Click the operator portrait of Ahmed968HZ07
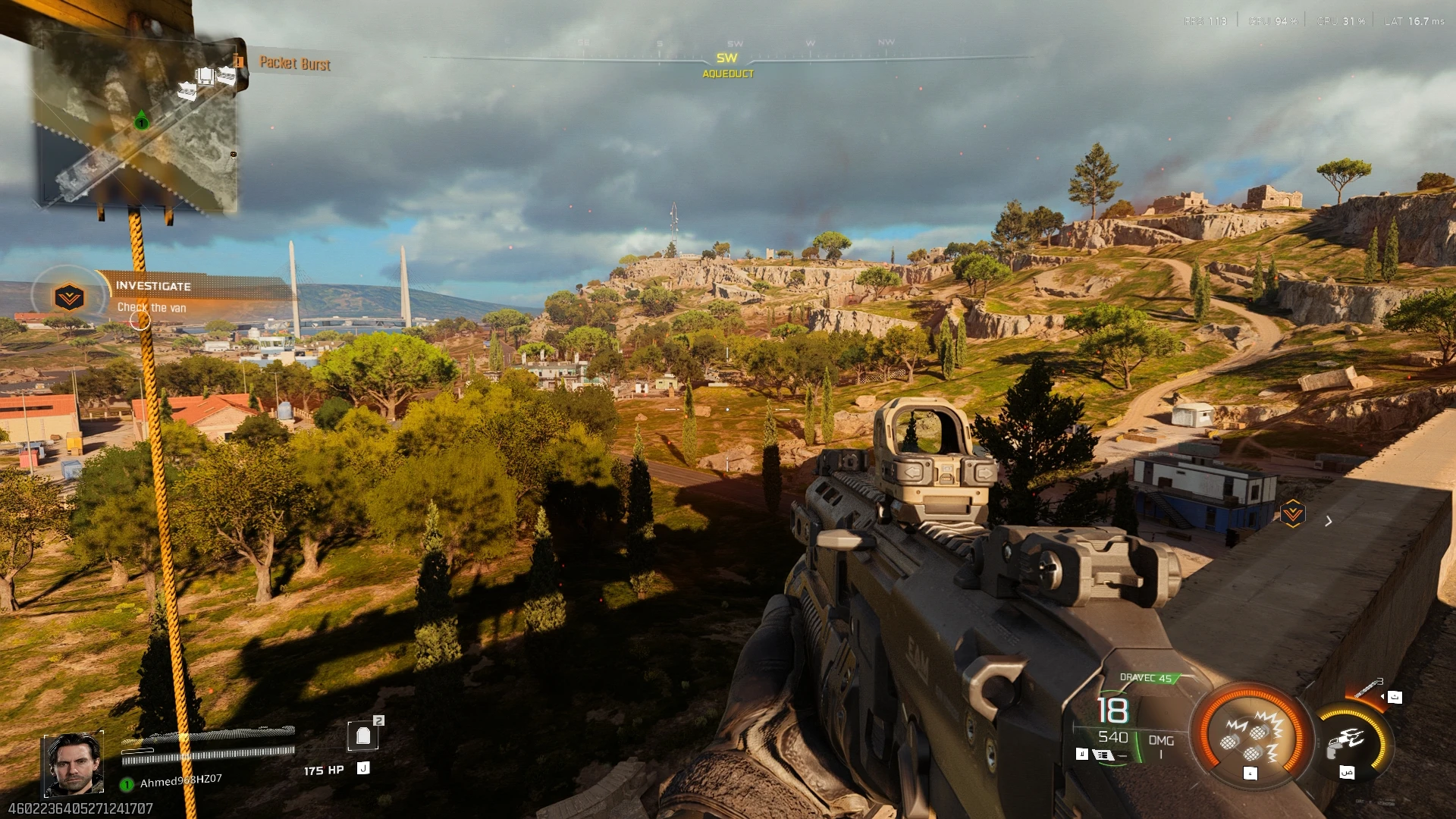1456x819 pixels. pyautogui.click(x=73, y=764)
